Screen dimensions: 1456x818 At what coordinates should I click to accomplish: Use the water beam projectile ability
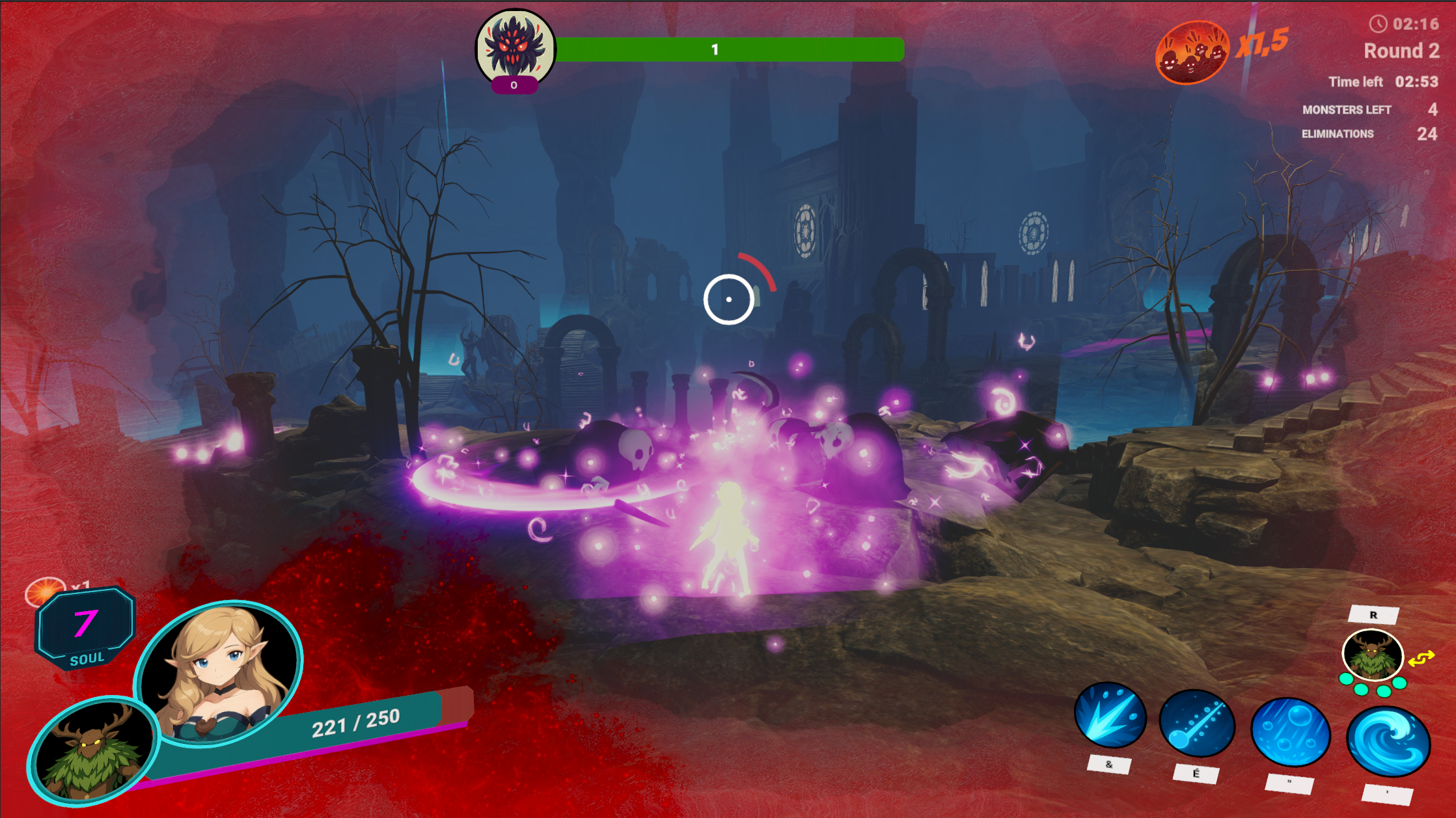pyautogui.click(x=1196, y=724)
